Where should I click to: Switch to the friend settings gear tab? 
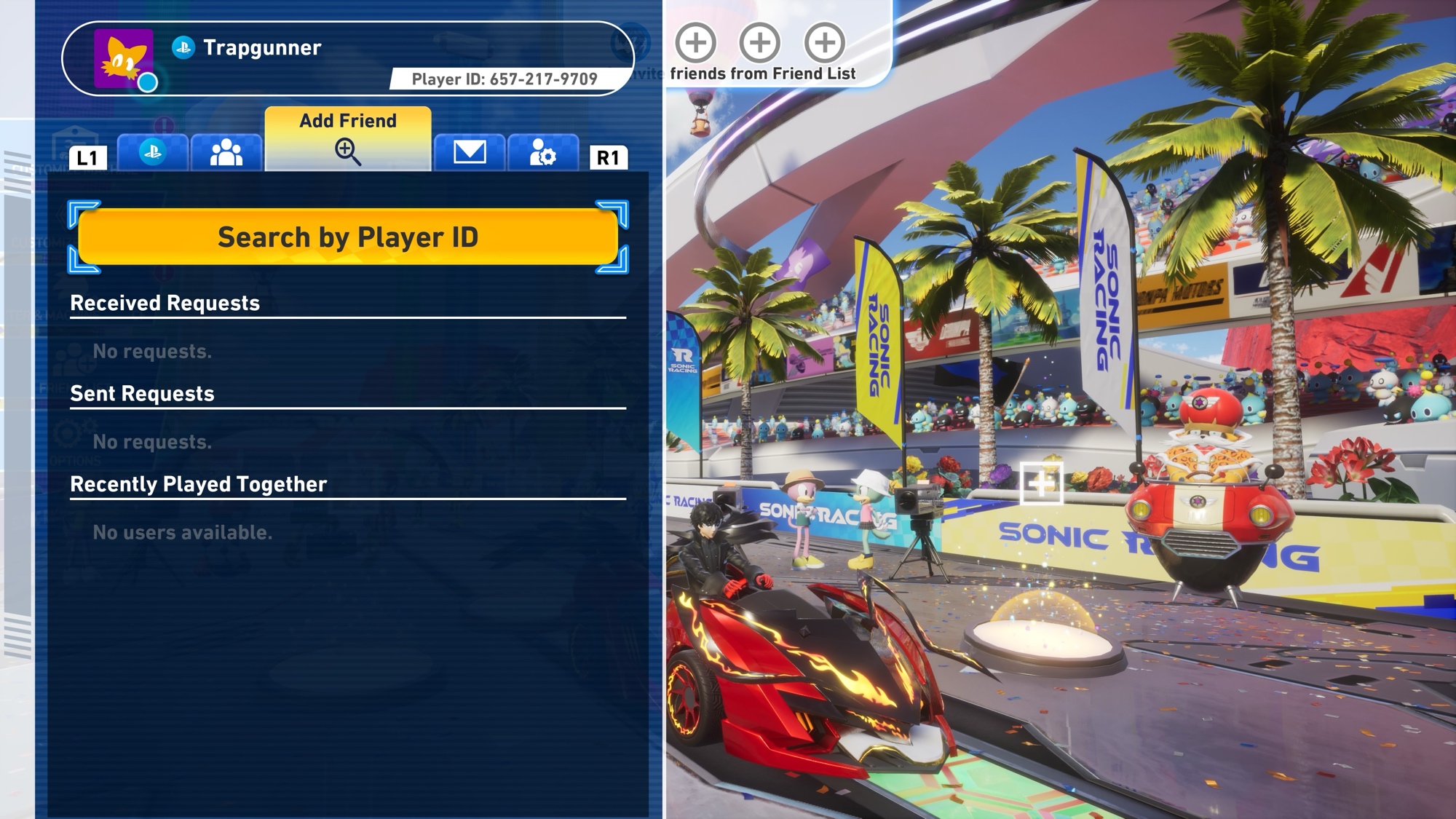(543, 153)
